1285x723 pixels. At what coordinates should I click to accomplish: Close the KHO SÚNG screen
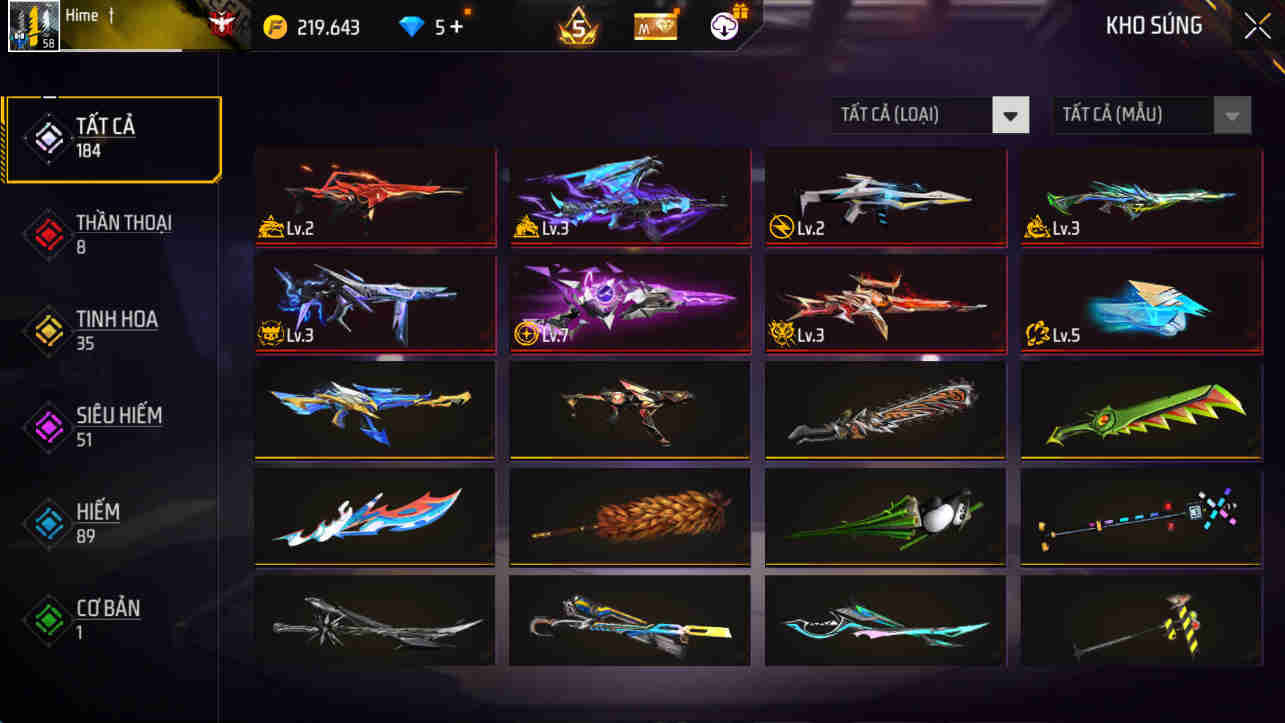click(x=1257, y=25)
